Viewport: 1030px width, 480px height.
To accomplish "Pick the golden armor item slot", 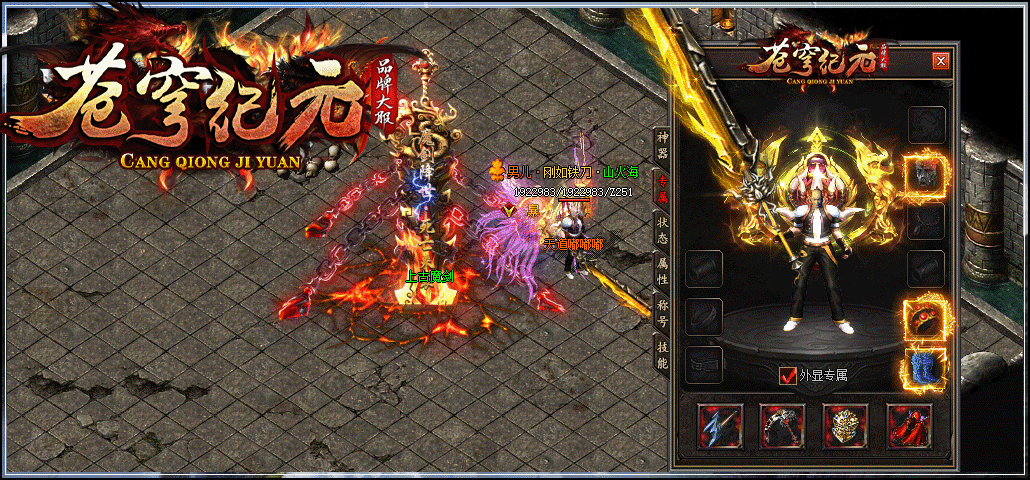I will tap(845, 426).
